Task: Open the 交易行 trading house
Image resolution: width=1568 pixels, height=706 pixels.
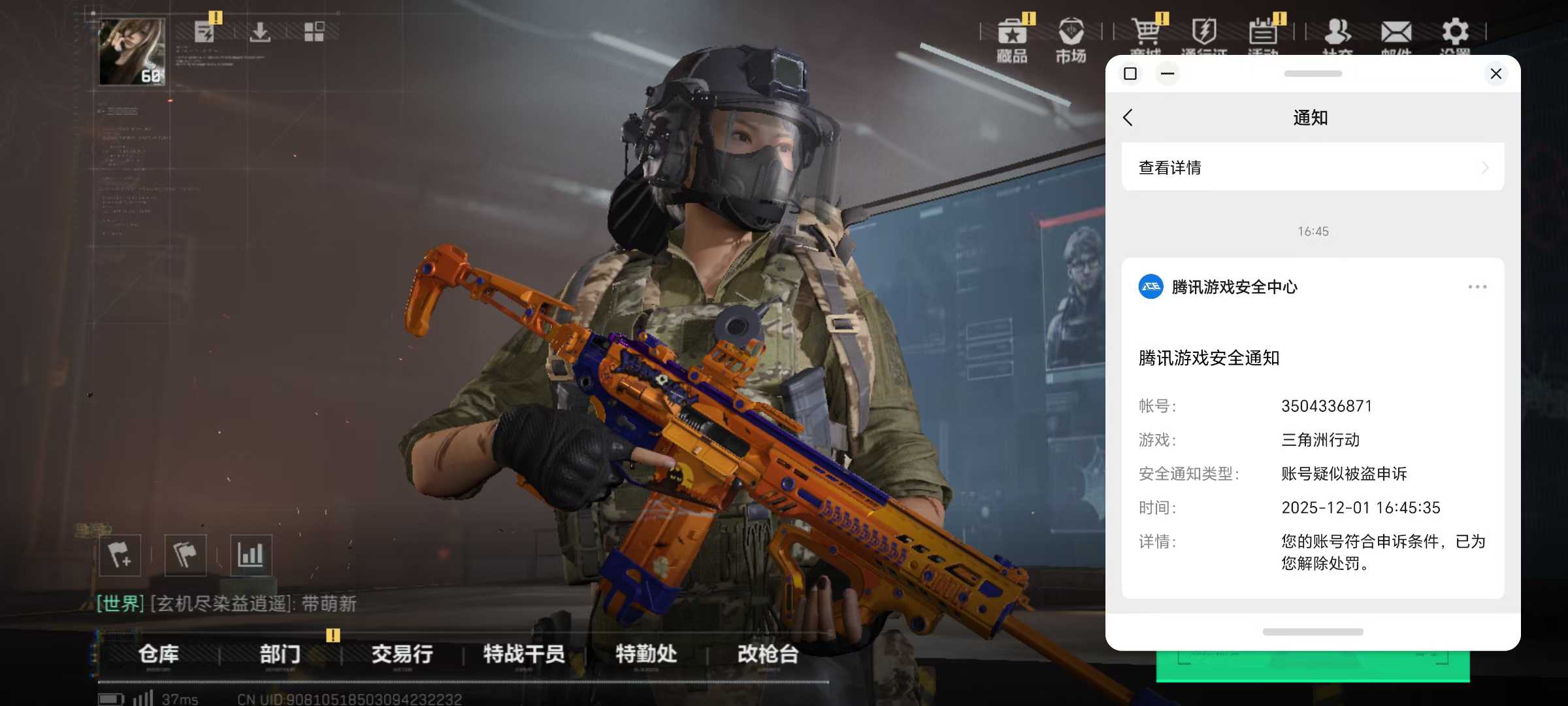Action: tap(402, 654)
